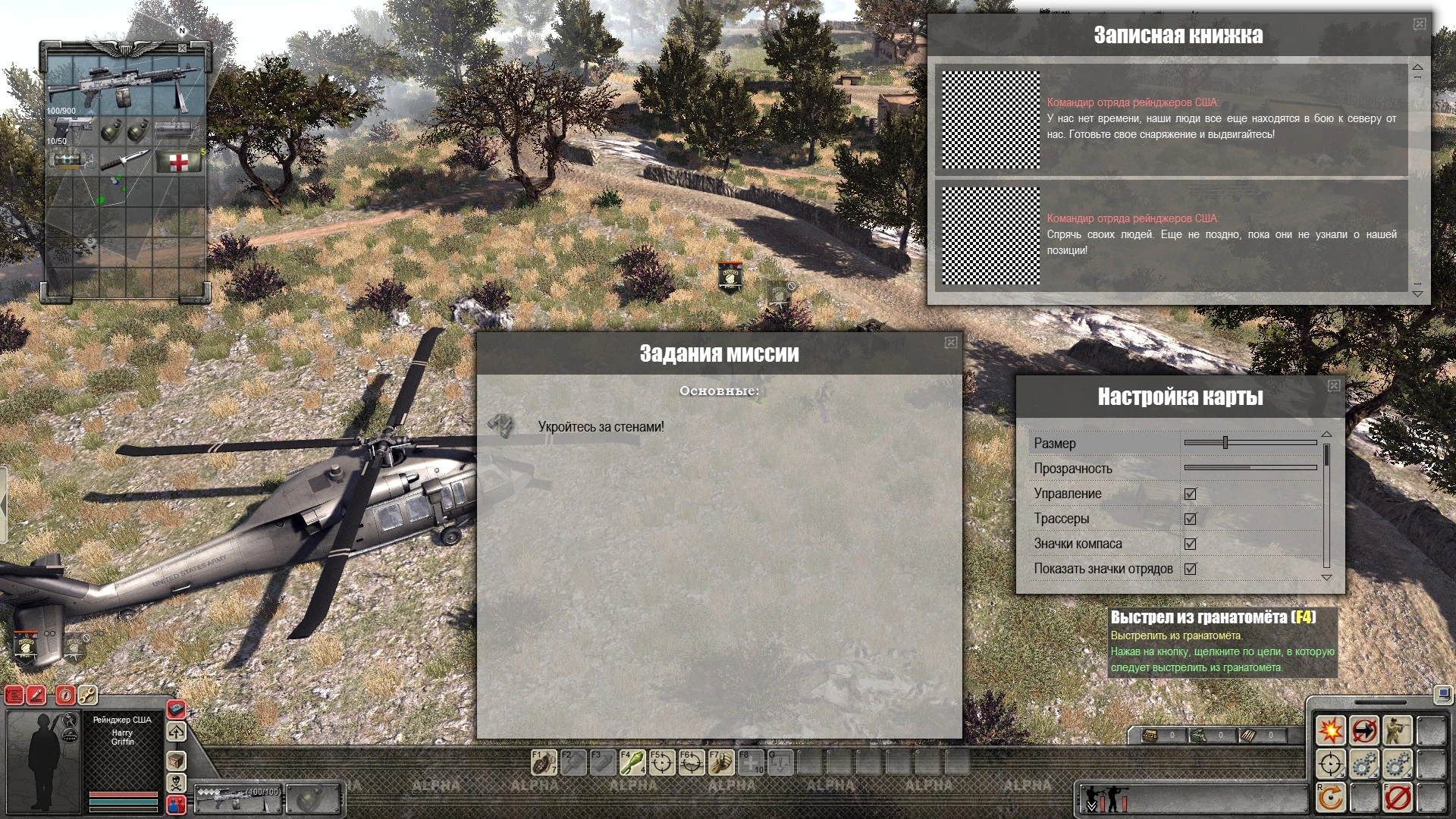Click the supply crate icon near Harry Griffin
This screenshot has width=1456, height=819.
(176, 761)
